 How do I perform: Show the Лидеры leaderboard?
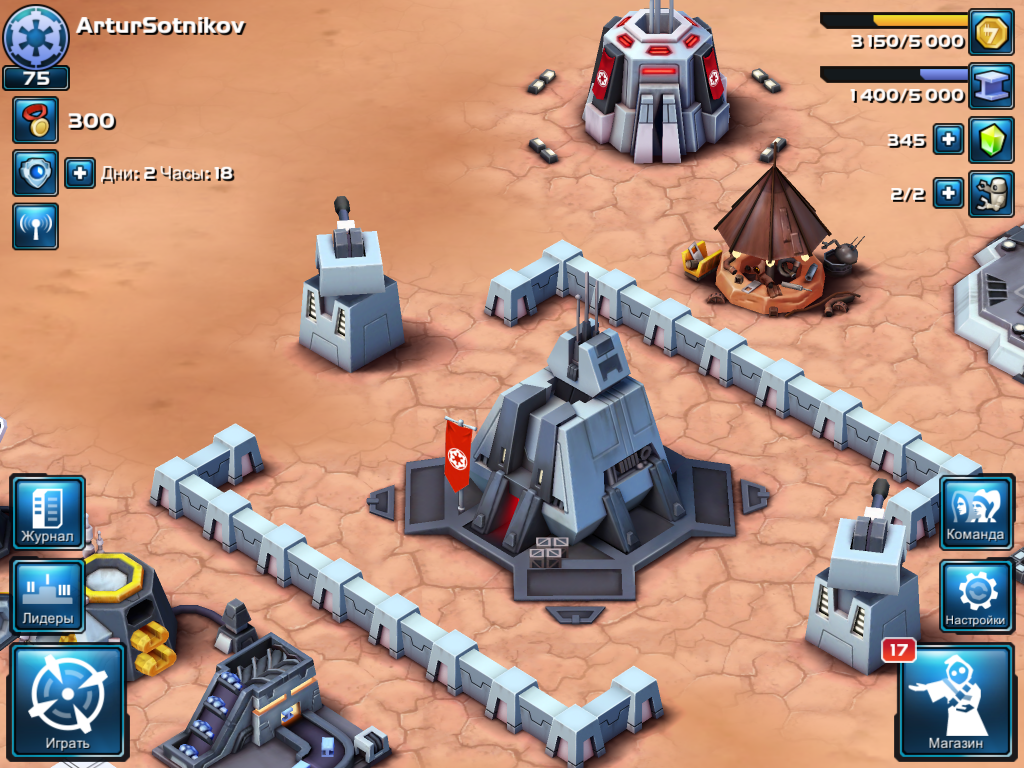coord(47,595)
